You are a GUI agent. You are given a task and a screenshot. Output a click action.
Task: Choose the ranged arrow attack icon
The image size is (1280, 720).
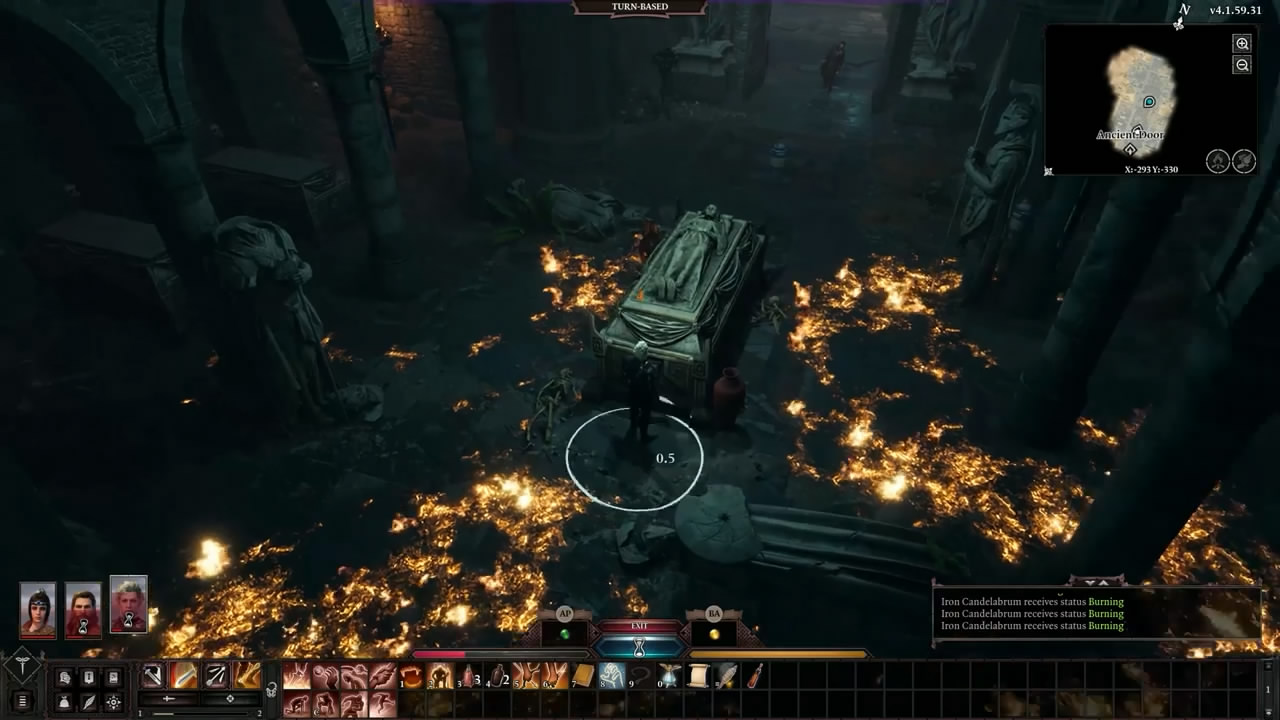[216, 676]
